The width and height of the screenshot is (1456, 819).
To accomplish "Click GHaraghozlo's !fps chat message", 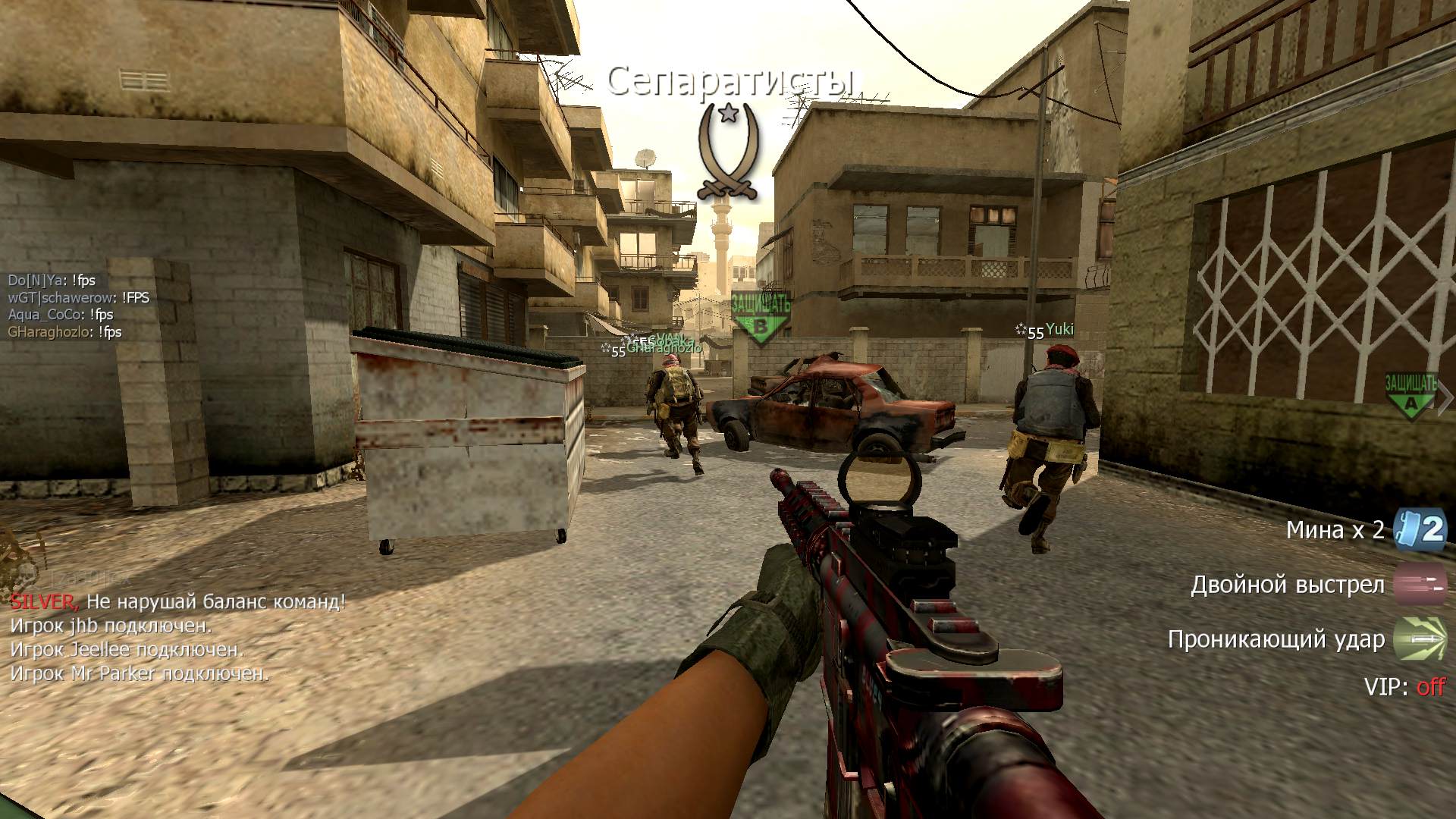I will tap(64, 332).
